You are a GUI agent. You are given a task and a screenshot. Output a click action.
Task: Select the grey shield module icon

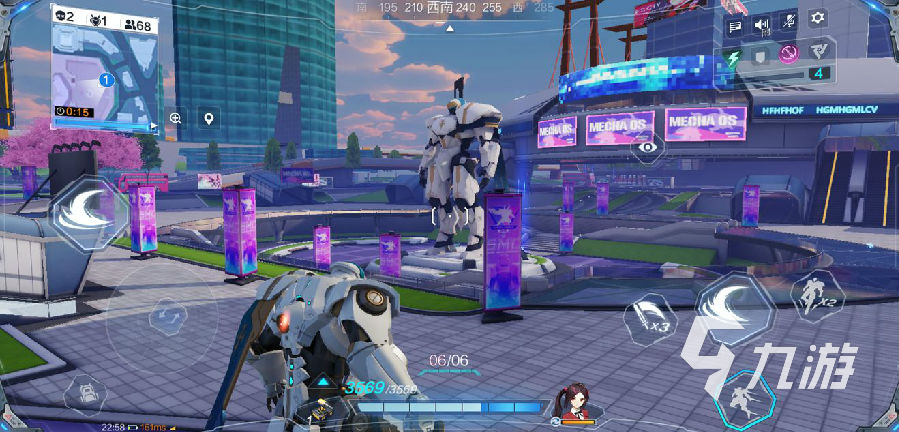761,55
